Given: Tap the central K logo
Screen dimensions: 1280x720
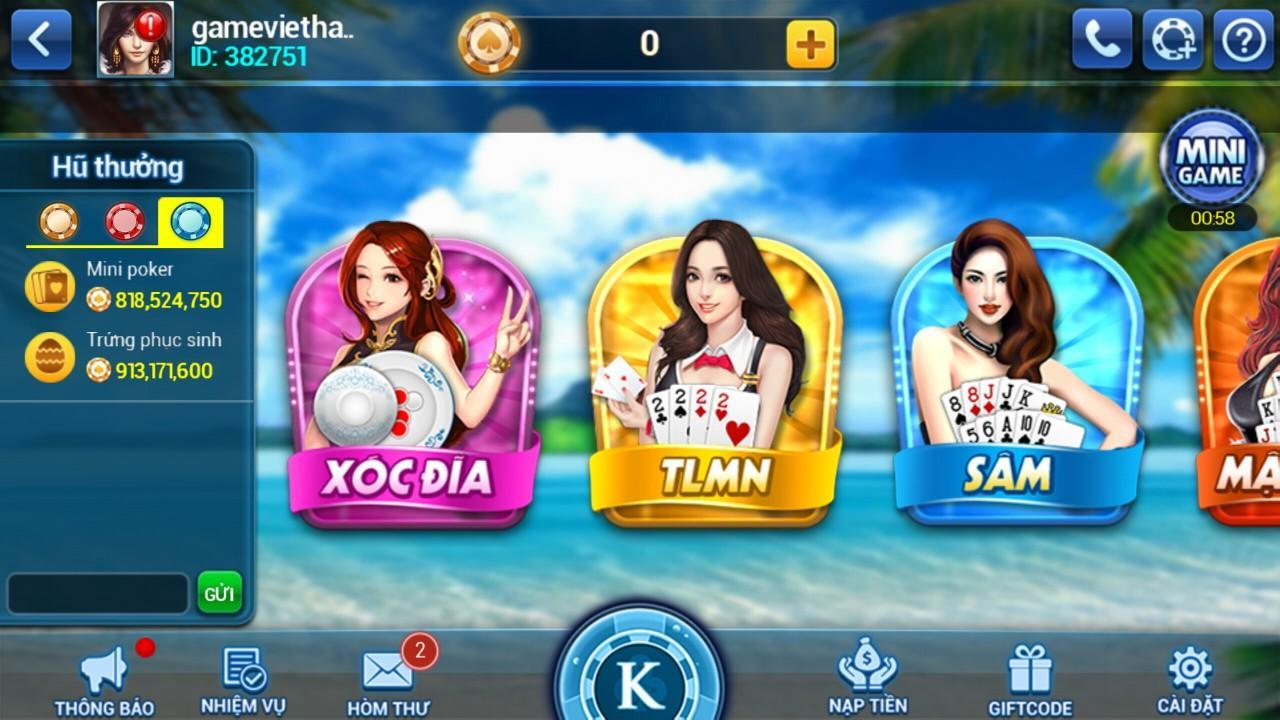Looking at the screenshot, I should tap(640, 683).
